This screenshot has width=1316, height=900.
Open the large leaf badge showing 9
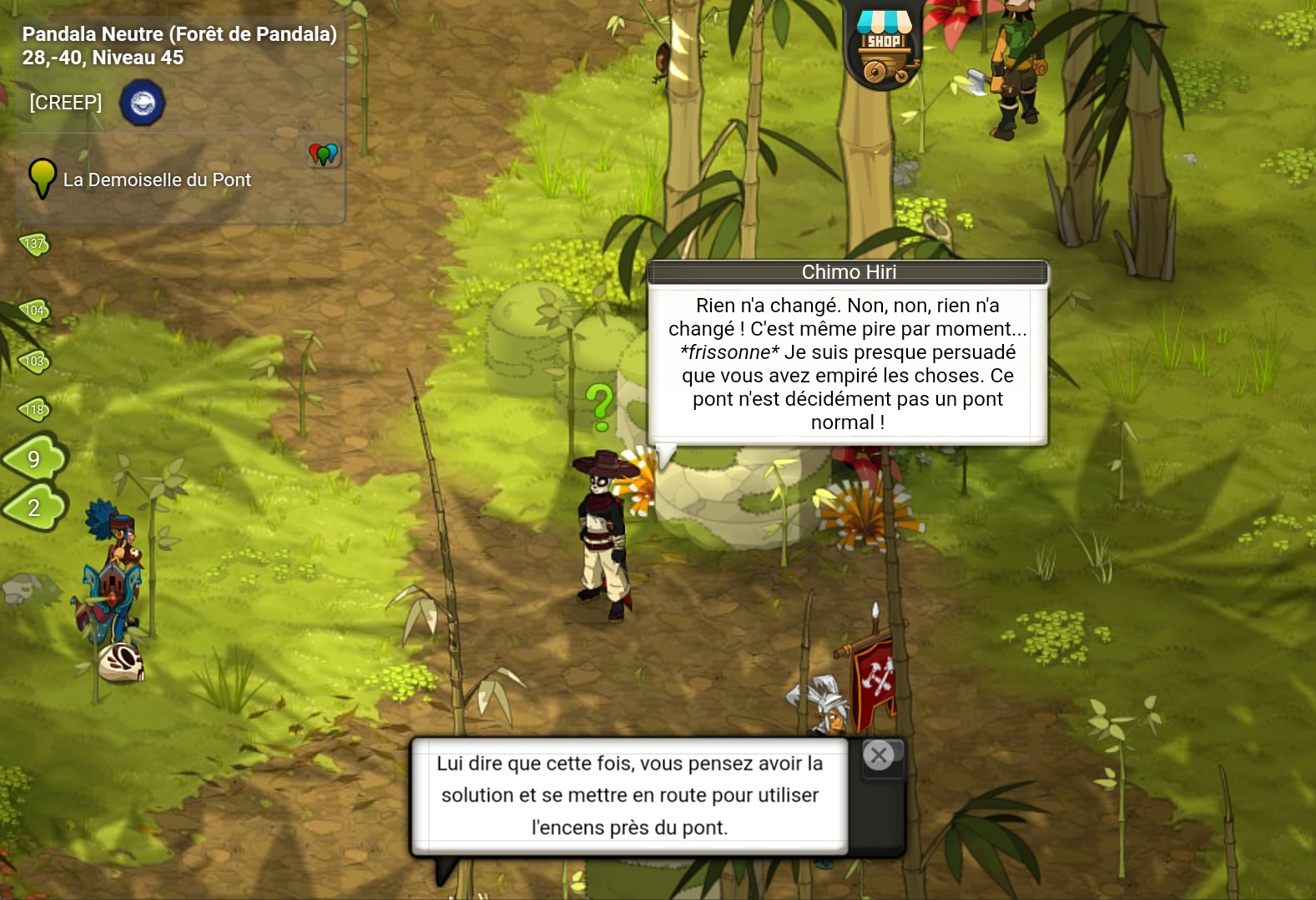(35, 458)
